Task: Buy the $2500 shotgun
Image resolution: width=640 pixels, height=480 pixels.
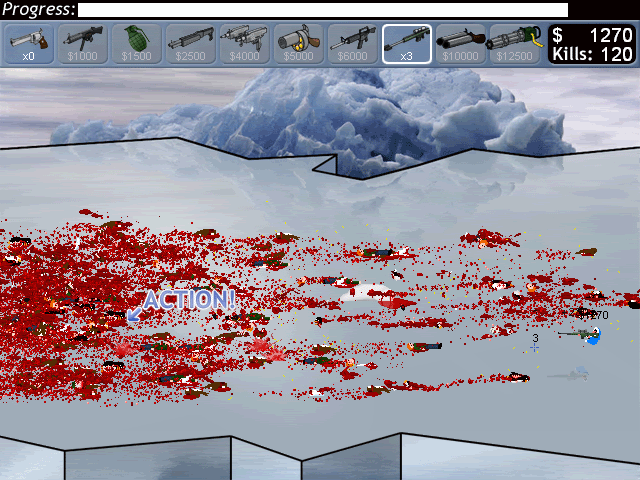Action: point(190,44)
